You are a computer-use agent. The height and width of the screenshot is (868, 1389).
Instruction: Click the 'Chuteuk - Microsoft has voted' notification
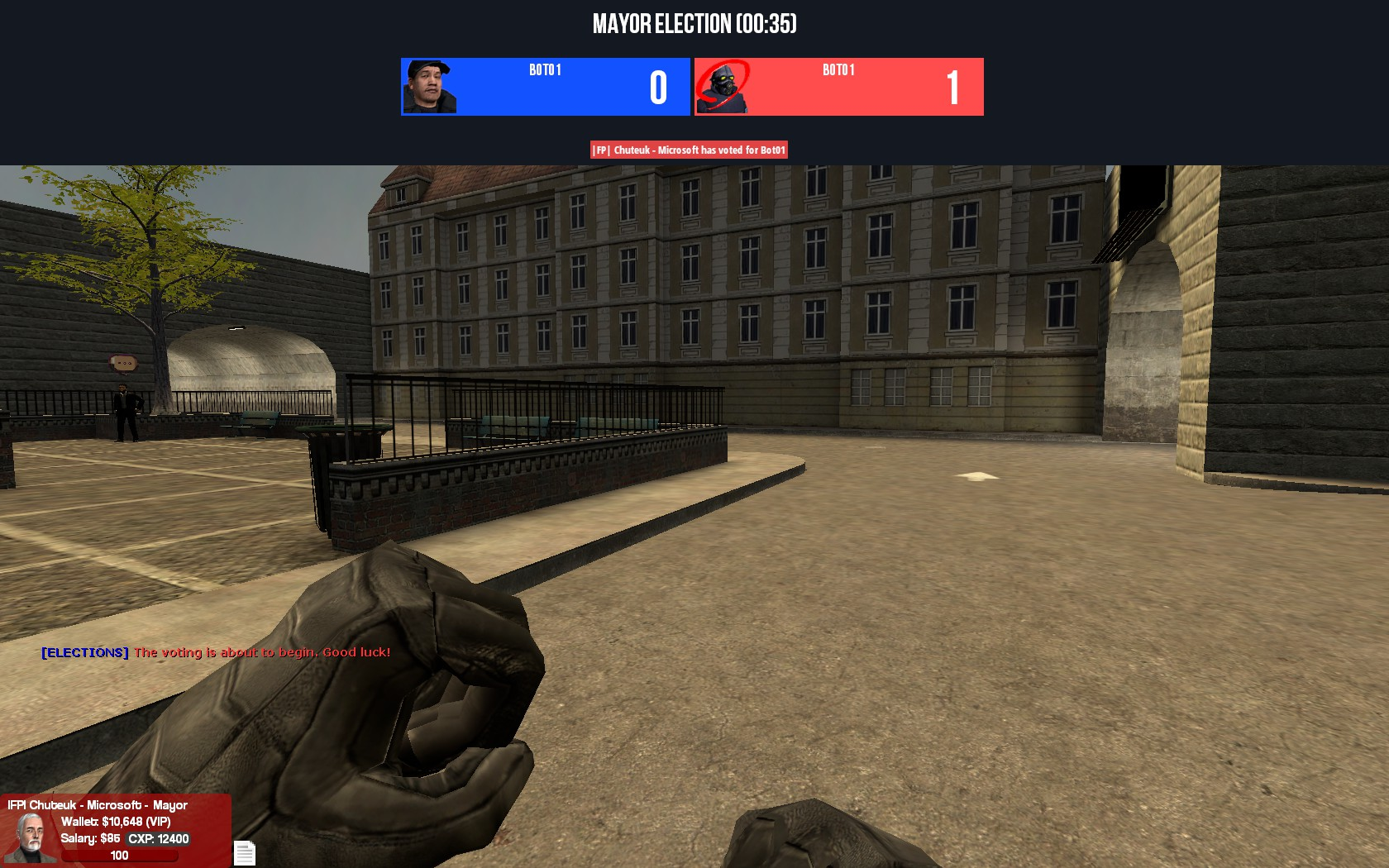689,150
